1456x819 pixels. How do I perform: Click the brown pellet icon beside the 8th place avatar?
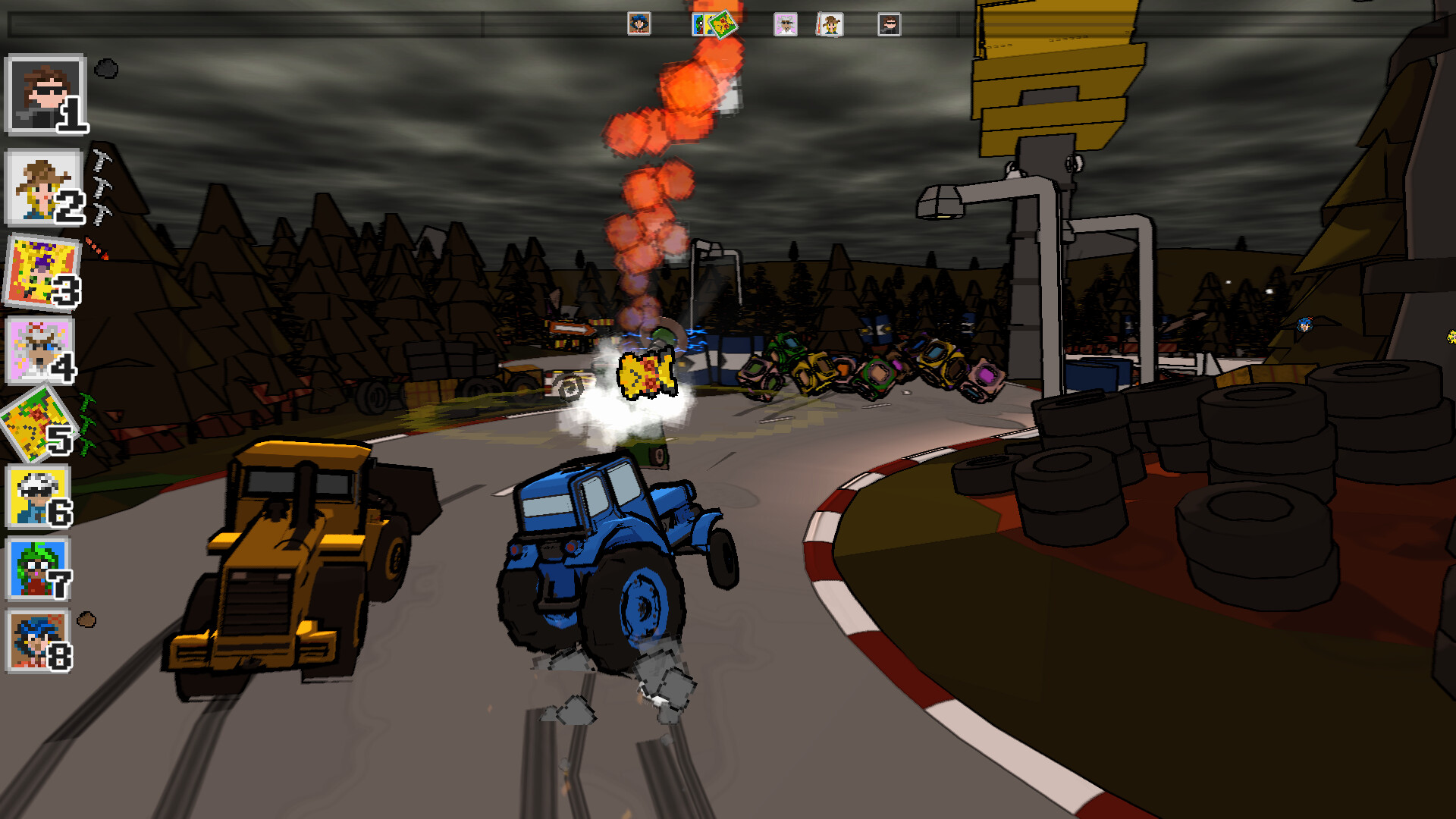(85, 622)
